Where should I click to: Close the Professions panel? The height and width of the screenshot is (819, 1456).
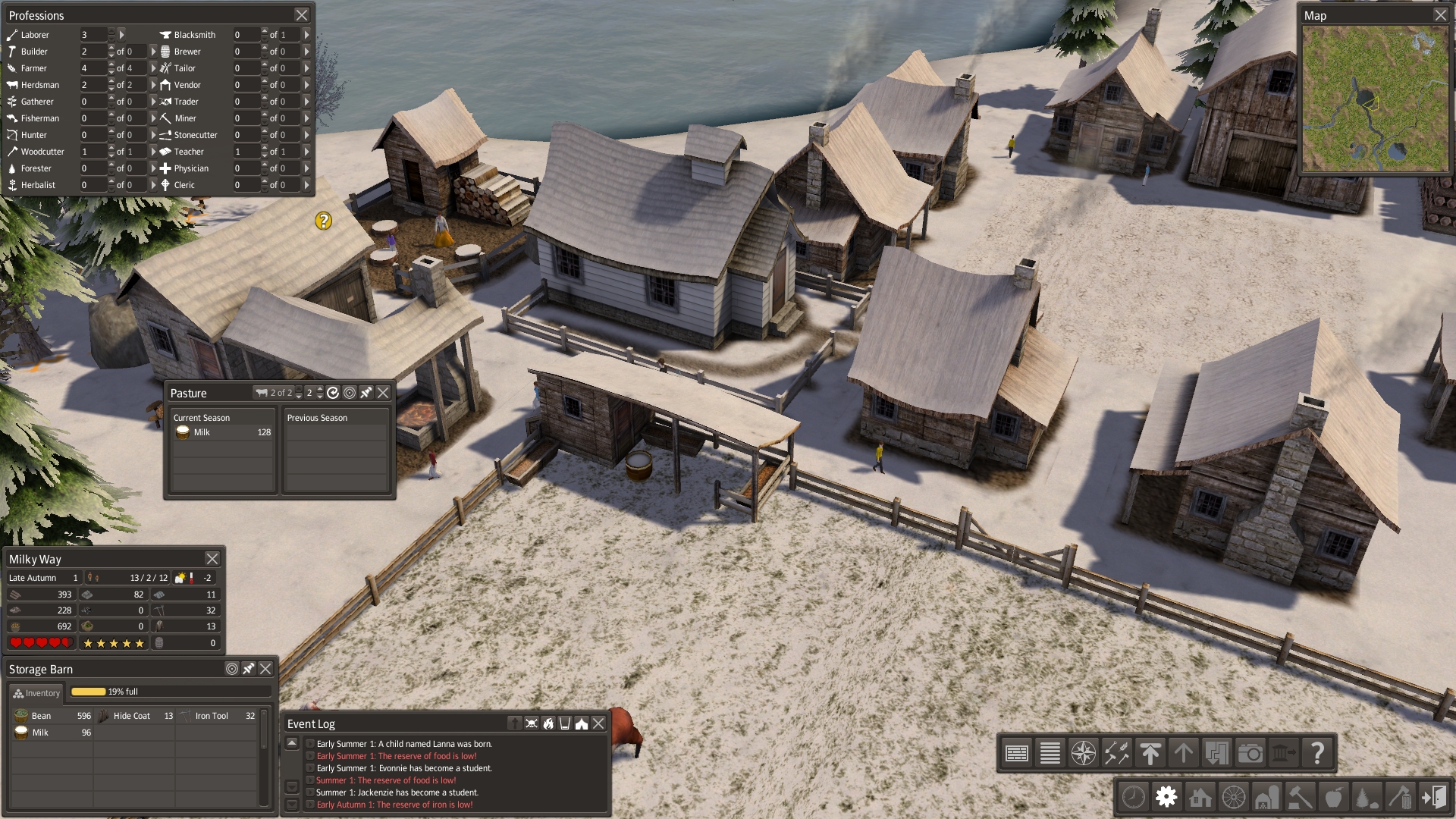coord(301,15)
